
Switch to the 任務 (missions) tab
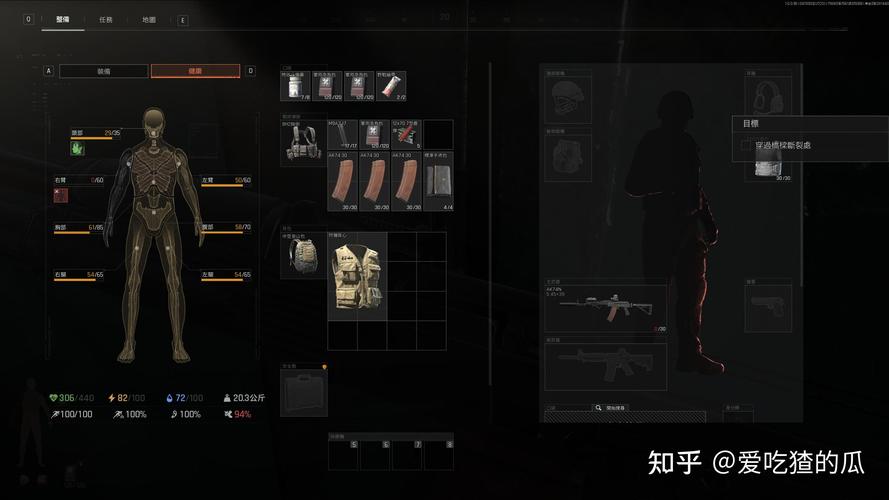point(105,19)
